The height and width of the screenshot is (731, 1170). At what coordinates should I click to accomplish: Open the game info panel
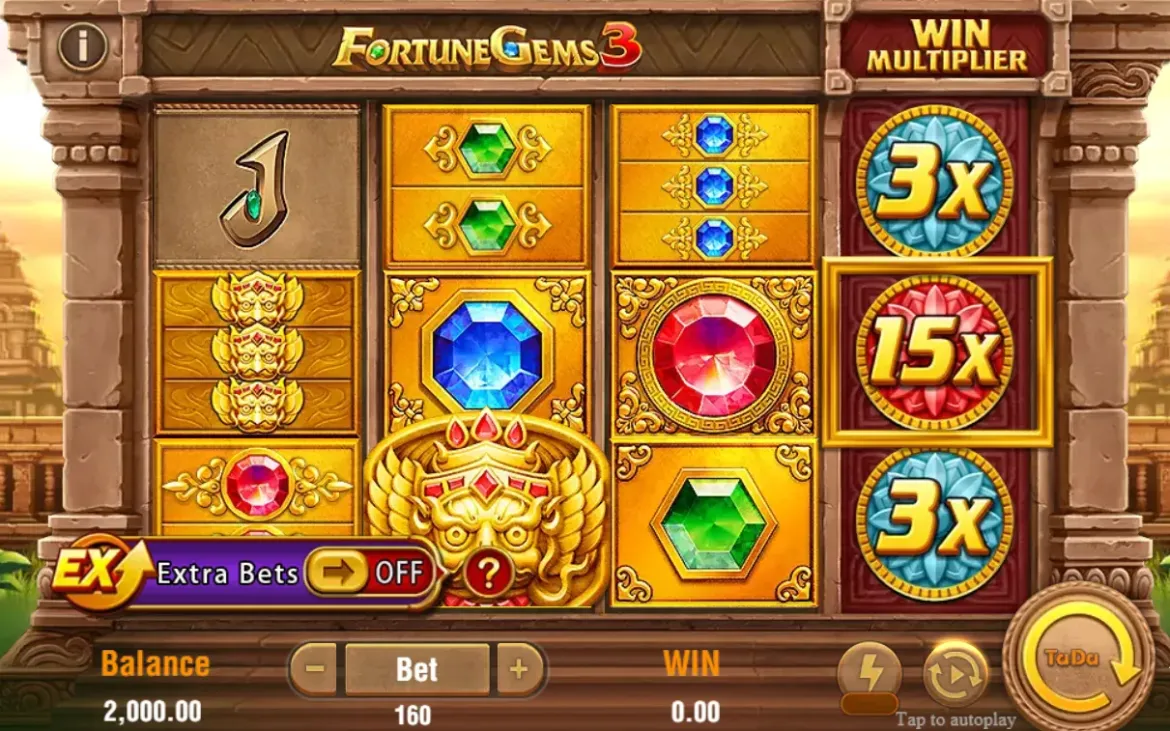click(82, 46)
